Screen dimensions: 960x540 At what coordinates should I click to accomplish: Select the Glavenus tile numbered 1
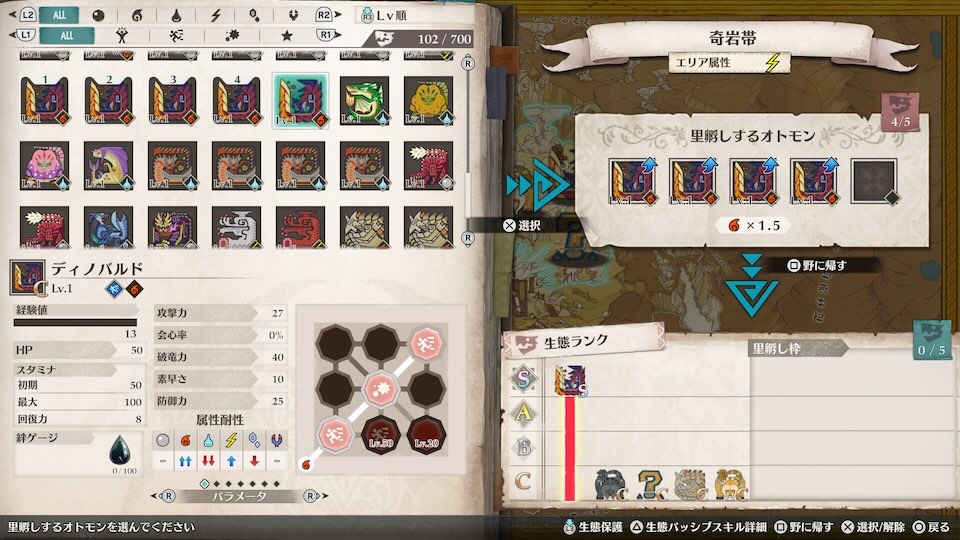click(44, 98)
